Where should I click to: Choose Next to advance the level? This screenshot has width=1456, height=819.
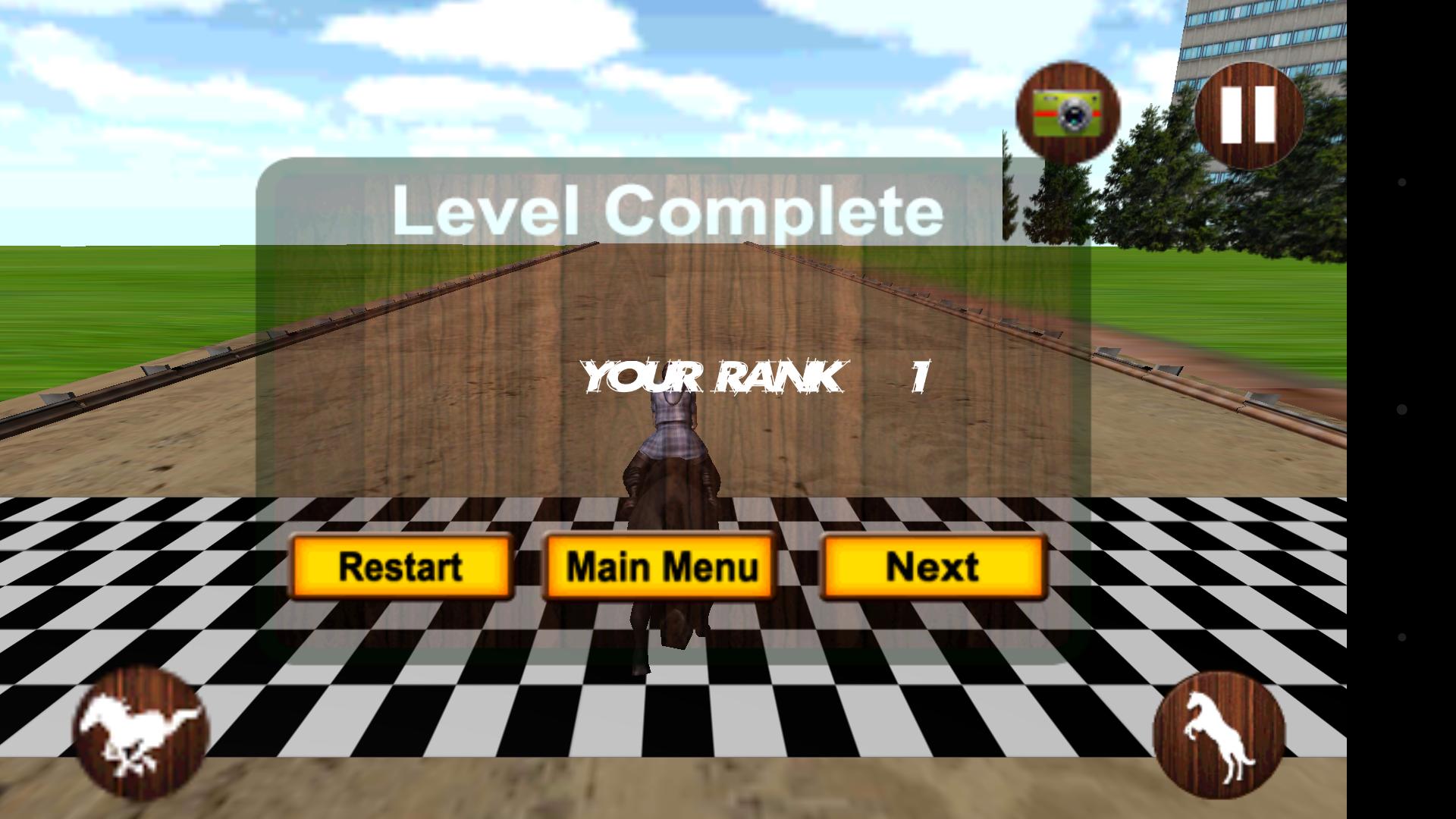click(x=934, y=565)
